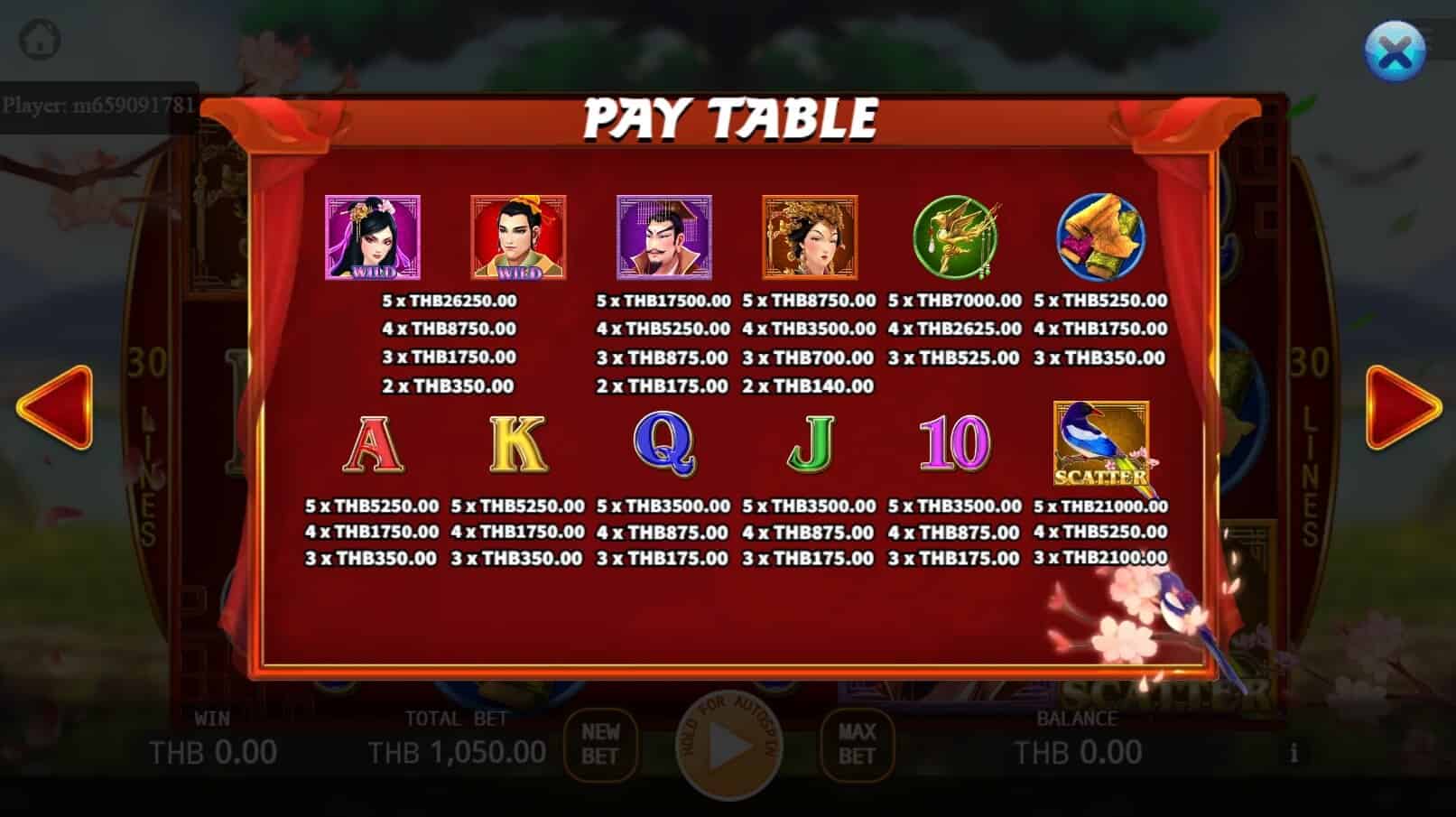Click the Emperor symbol in the paytable

click(663, 237)
